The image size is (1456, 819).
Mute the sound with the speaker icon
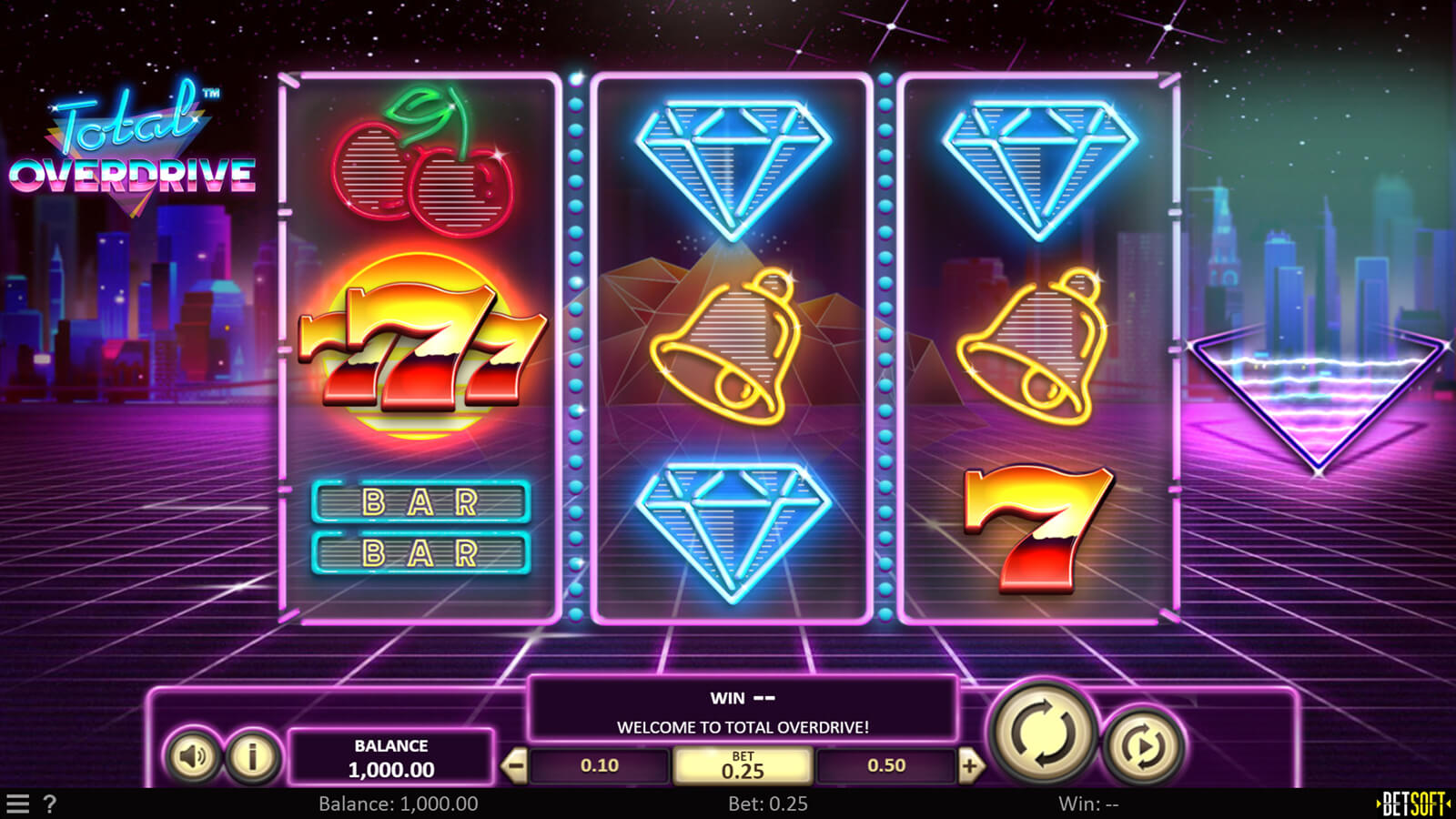pyautogui.click(x=193, y=755)
